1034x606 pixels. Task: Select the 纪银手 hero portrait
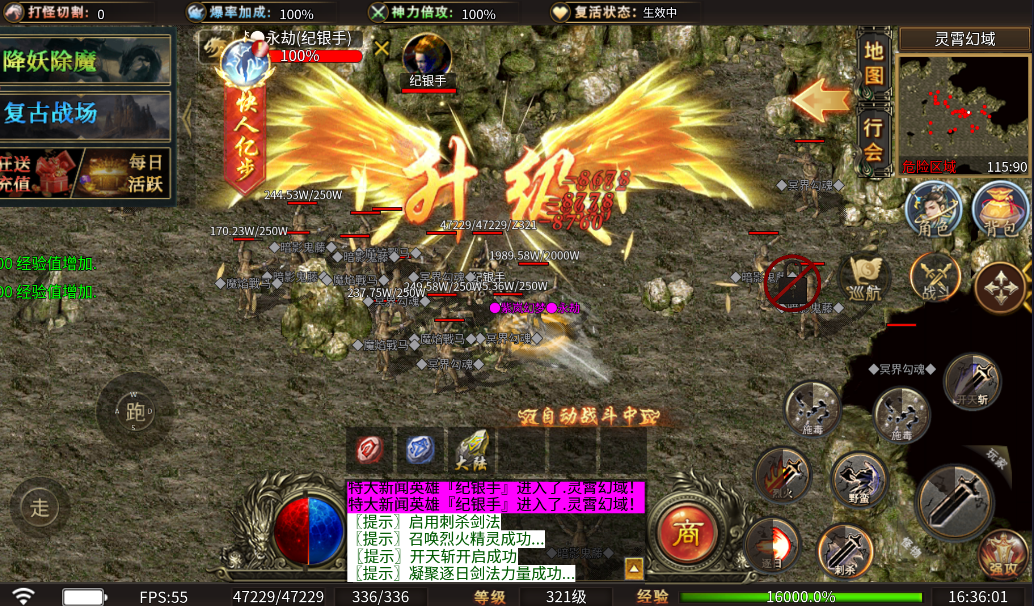(427, 58)
